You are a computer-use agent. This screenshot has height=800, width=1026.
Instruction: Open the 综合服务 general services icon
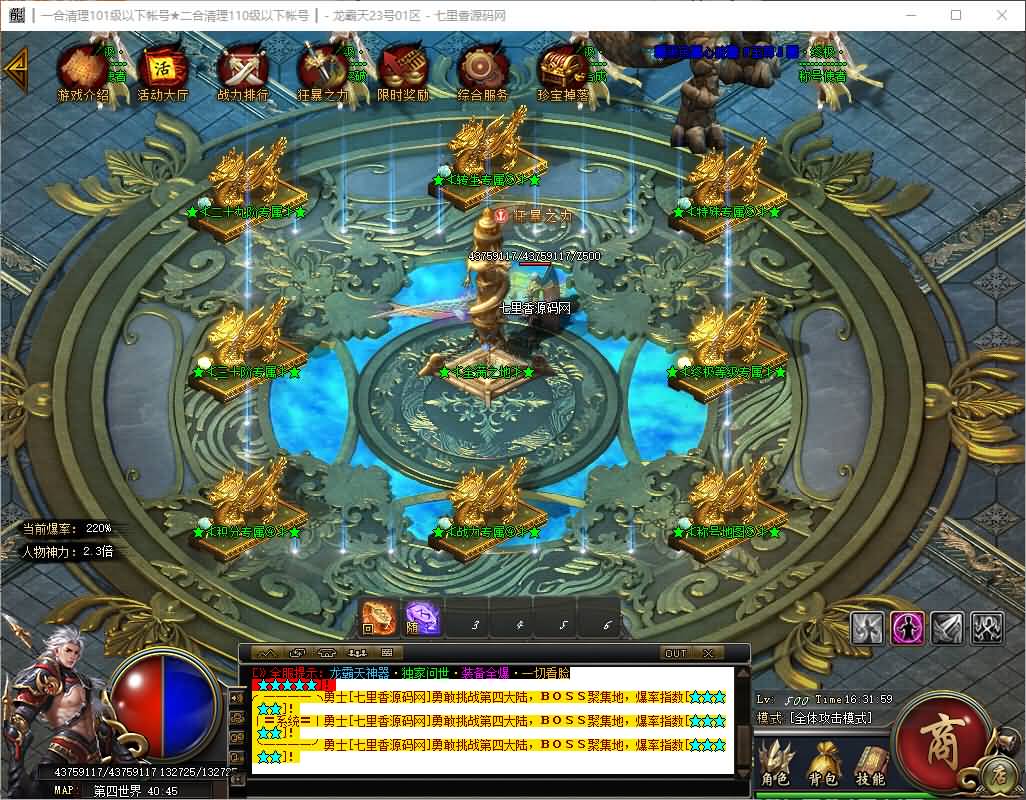coord(482,70)
